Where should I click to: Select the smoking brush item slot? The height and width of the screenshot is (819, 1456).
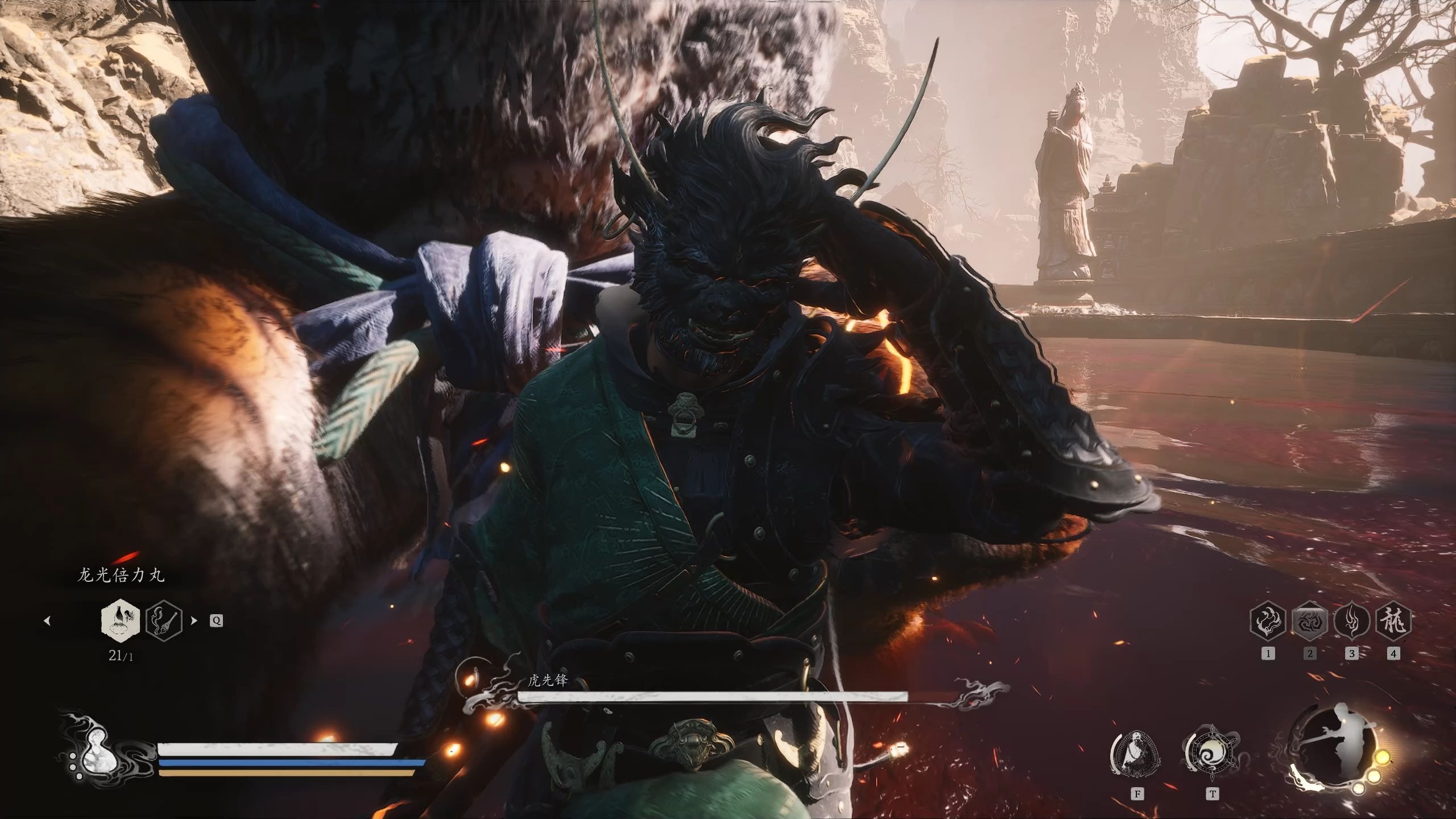(164, 619)
